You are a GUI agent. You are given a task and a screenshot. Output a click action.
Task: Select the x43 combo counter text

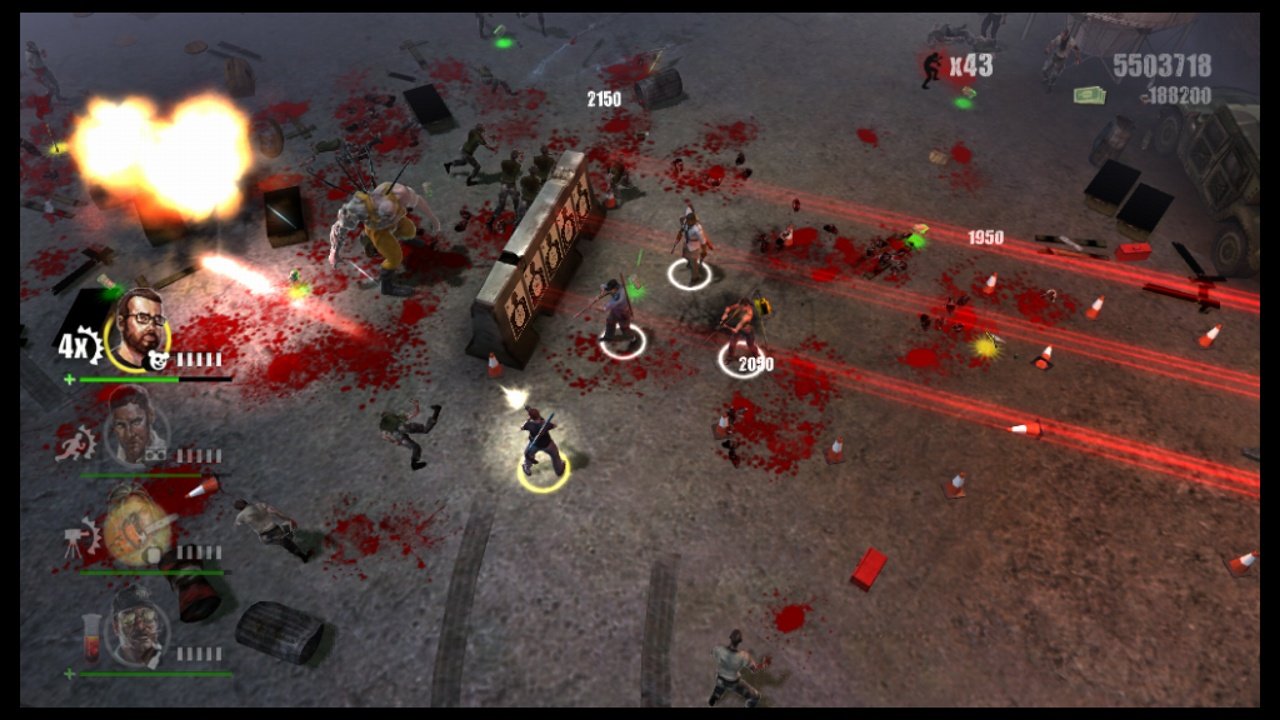(972, 64)
